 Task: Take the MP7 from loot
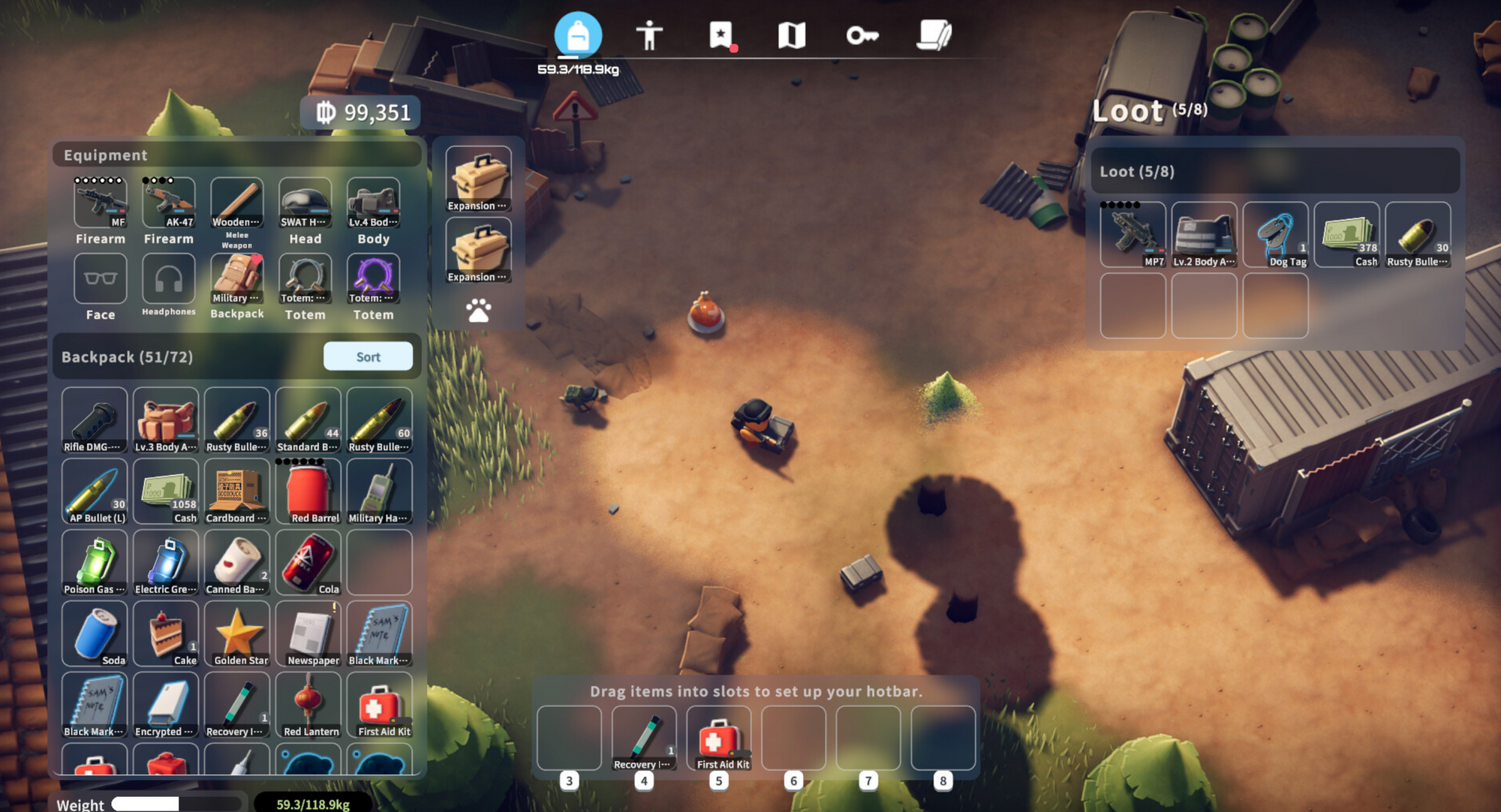[x=1133, y=235]
